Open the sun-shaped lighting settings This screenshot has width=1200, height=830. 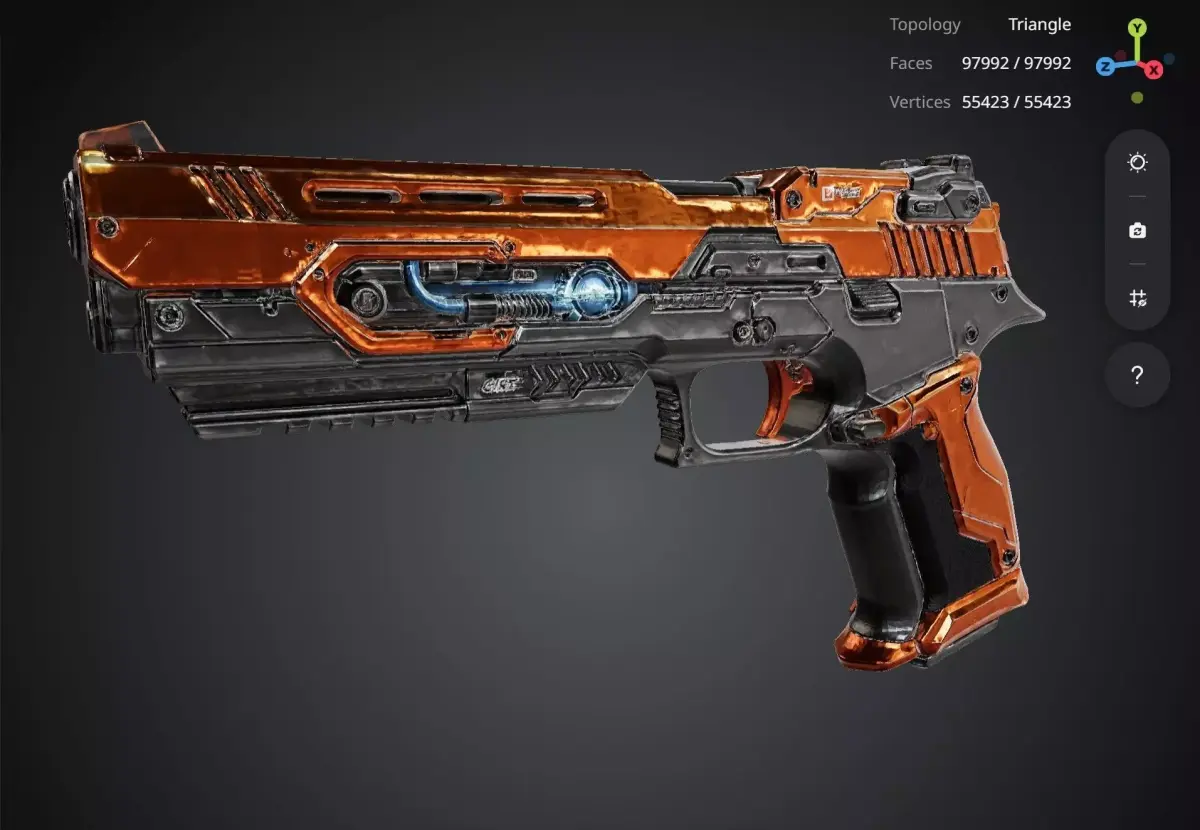(x=1137, y=163)
